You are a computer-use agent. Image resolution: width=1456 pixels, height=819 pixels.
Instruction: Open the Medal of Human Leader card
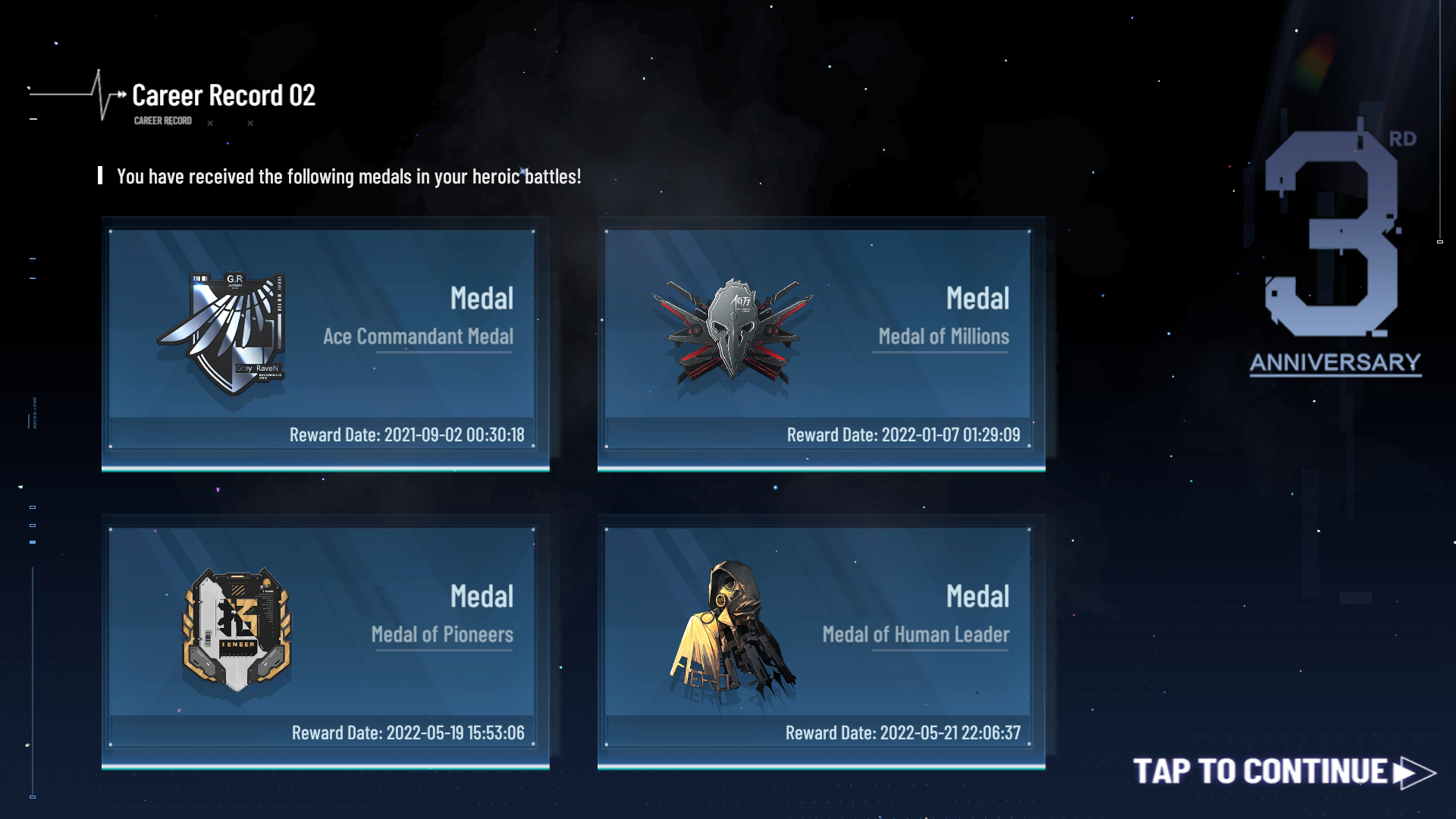(x=821, y=639)
